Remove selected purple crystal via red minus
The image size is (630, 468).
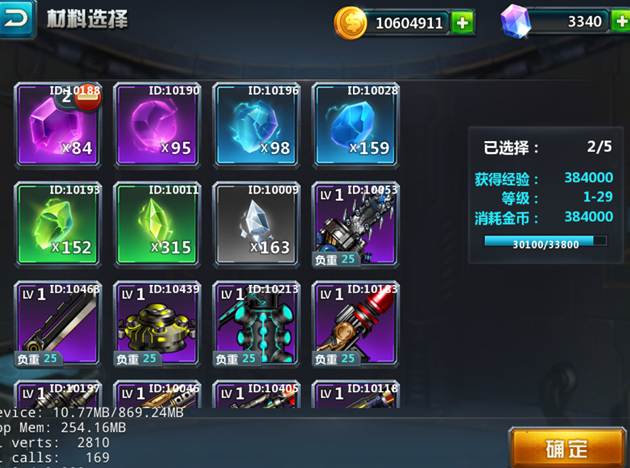click(x=88, y=95)
